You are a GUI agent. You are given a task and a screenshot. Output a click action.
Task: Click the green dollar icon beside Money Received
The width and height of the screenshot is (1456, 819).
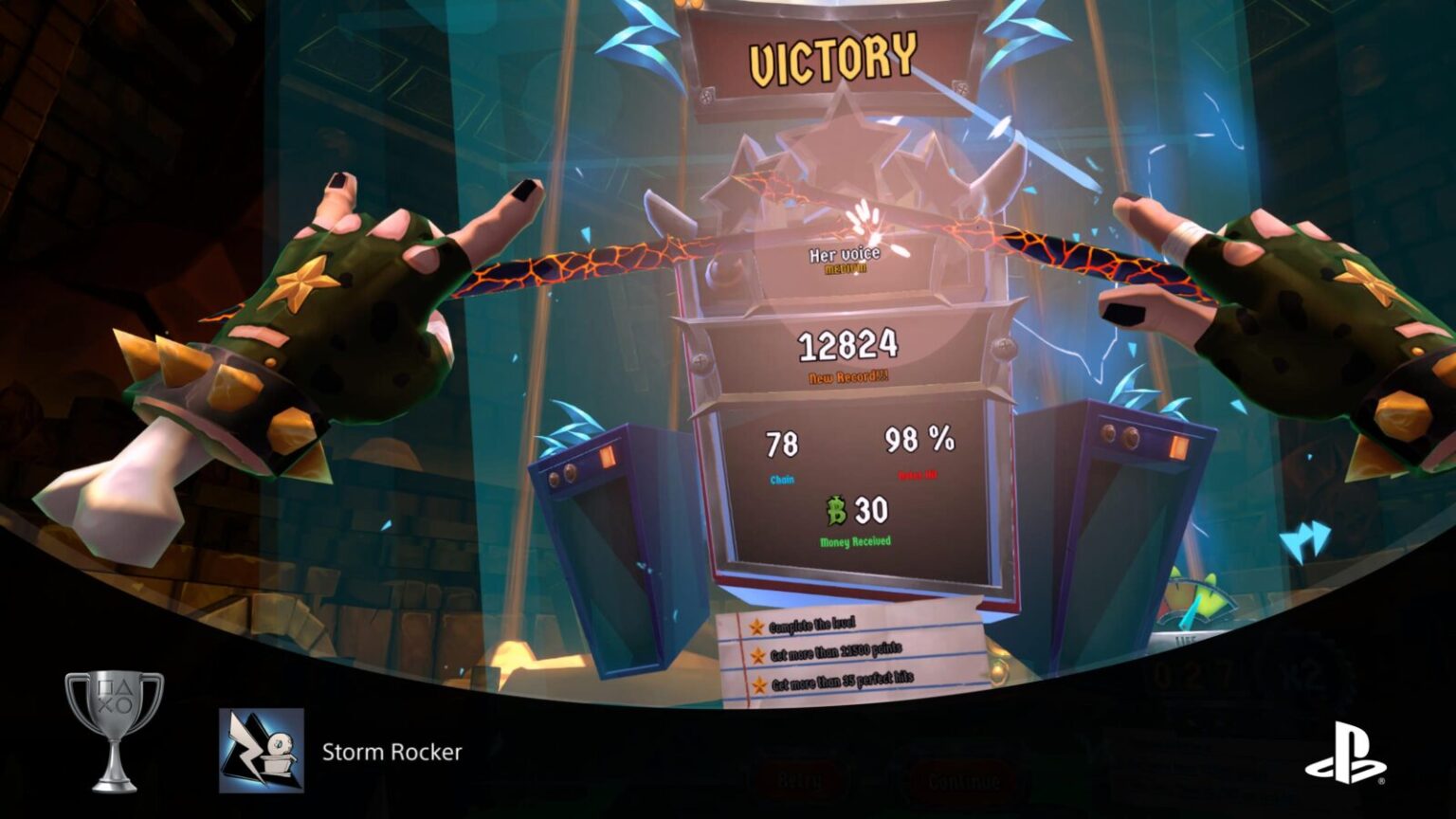(838, 512)
